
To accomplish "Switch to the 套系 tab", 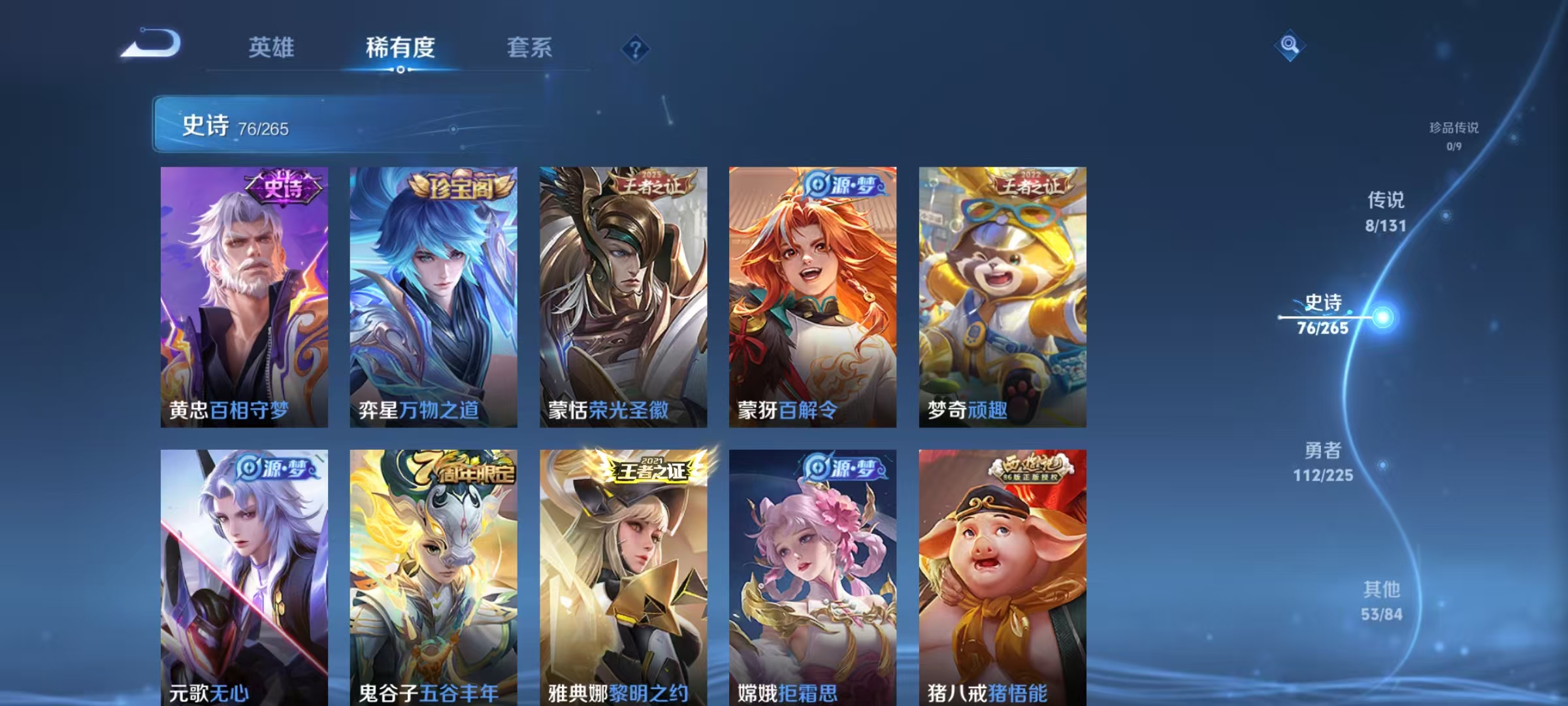I will (531, 47).
